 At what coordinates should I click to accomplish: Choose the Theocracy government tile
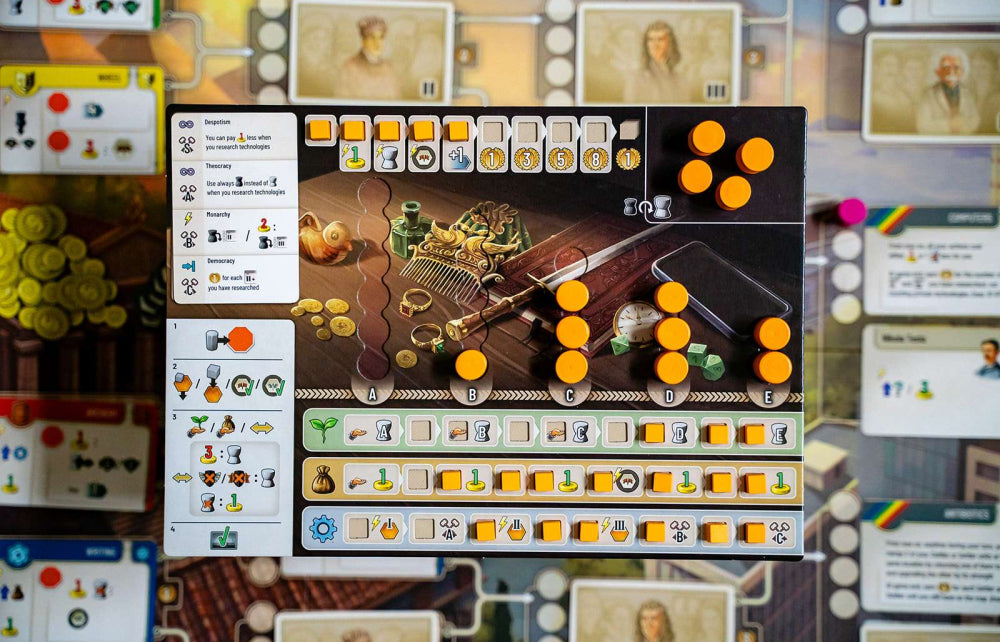234,184
